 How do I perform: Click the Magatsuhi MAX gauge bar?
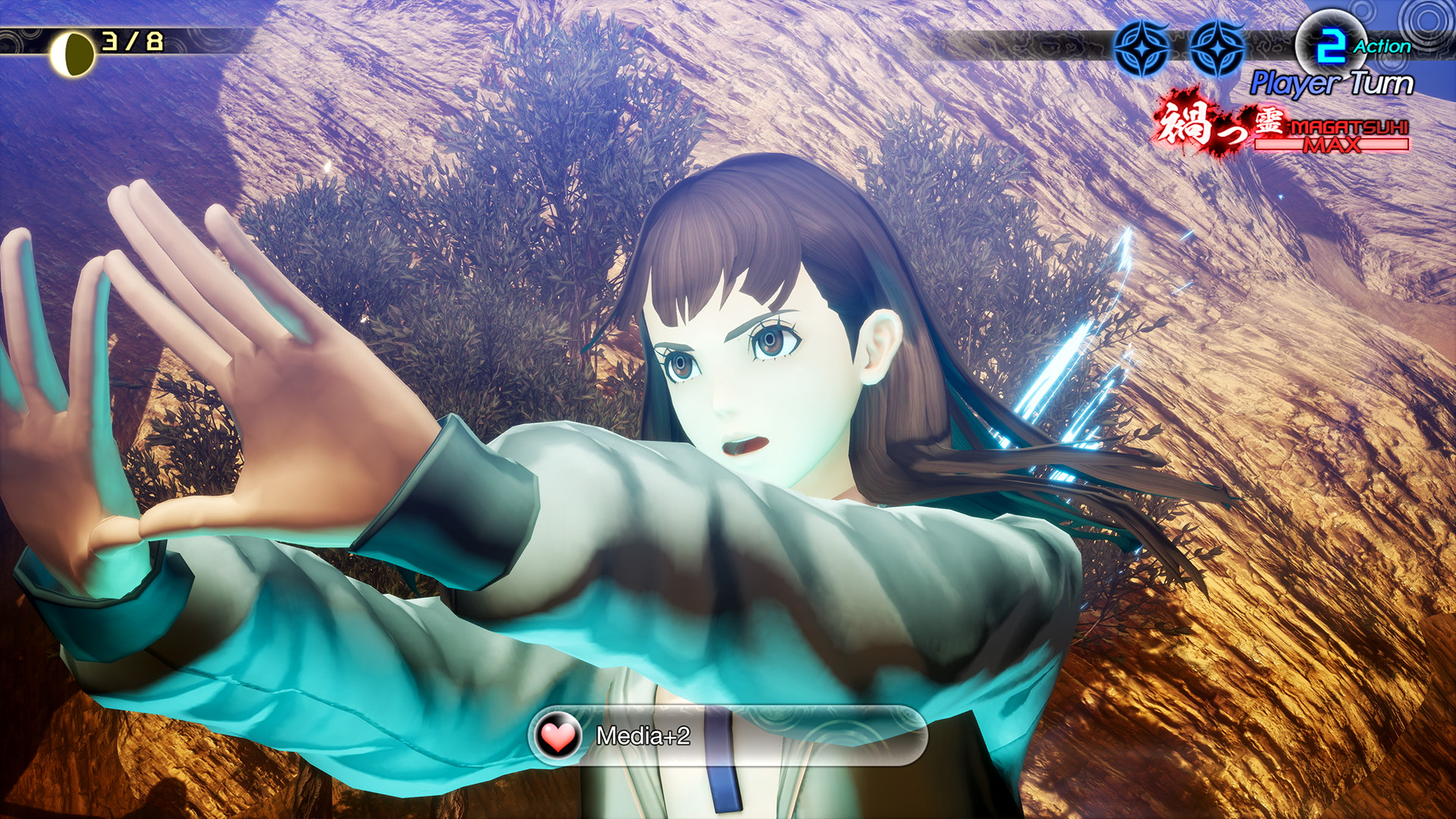[1289, 143]
